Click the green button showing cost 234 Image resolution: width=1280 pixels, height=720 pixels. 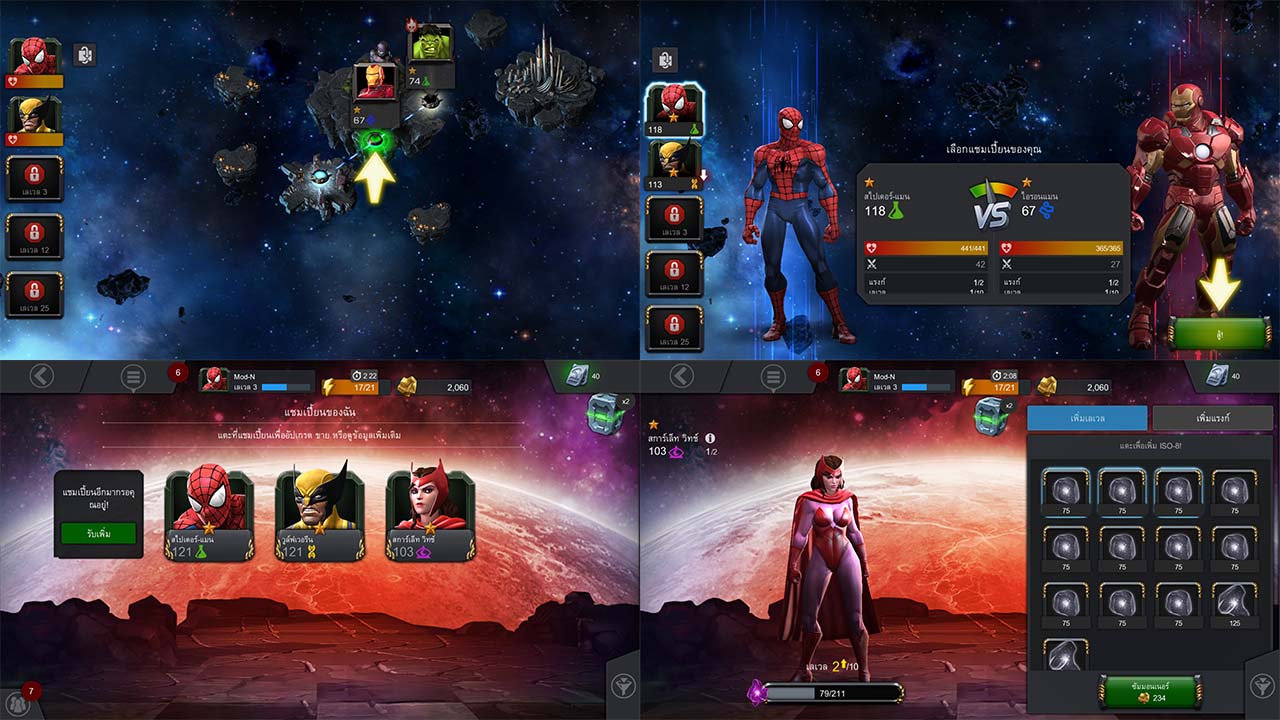point(1149,692)
